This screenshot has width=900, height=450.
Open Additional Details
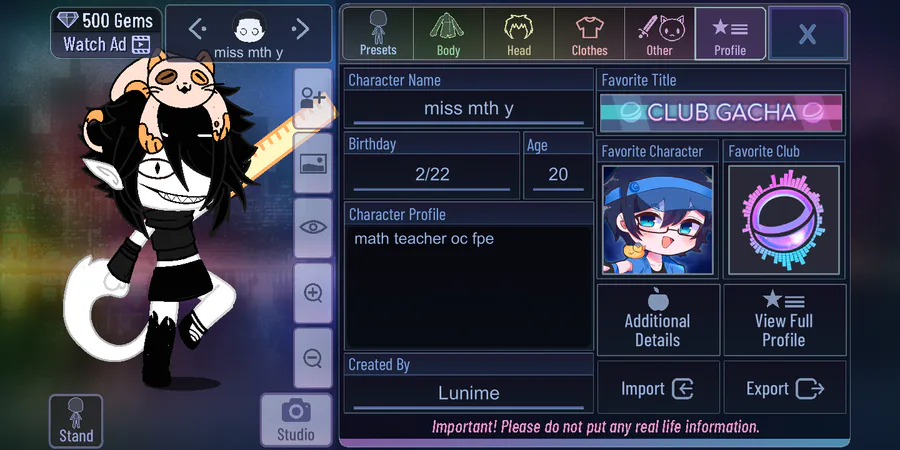657,320
